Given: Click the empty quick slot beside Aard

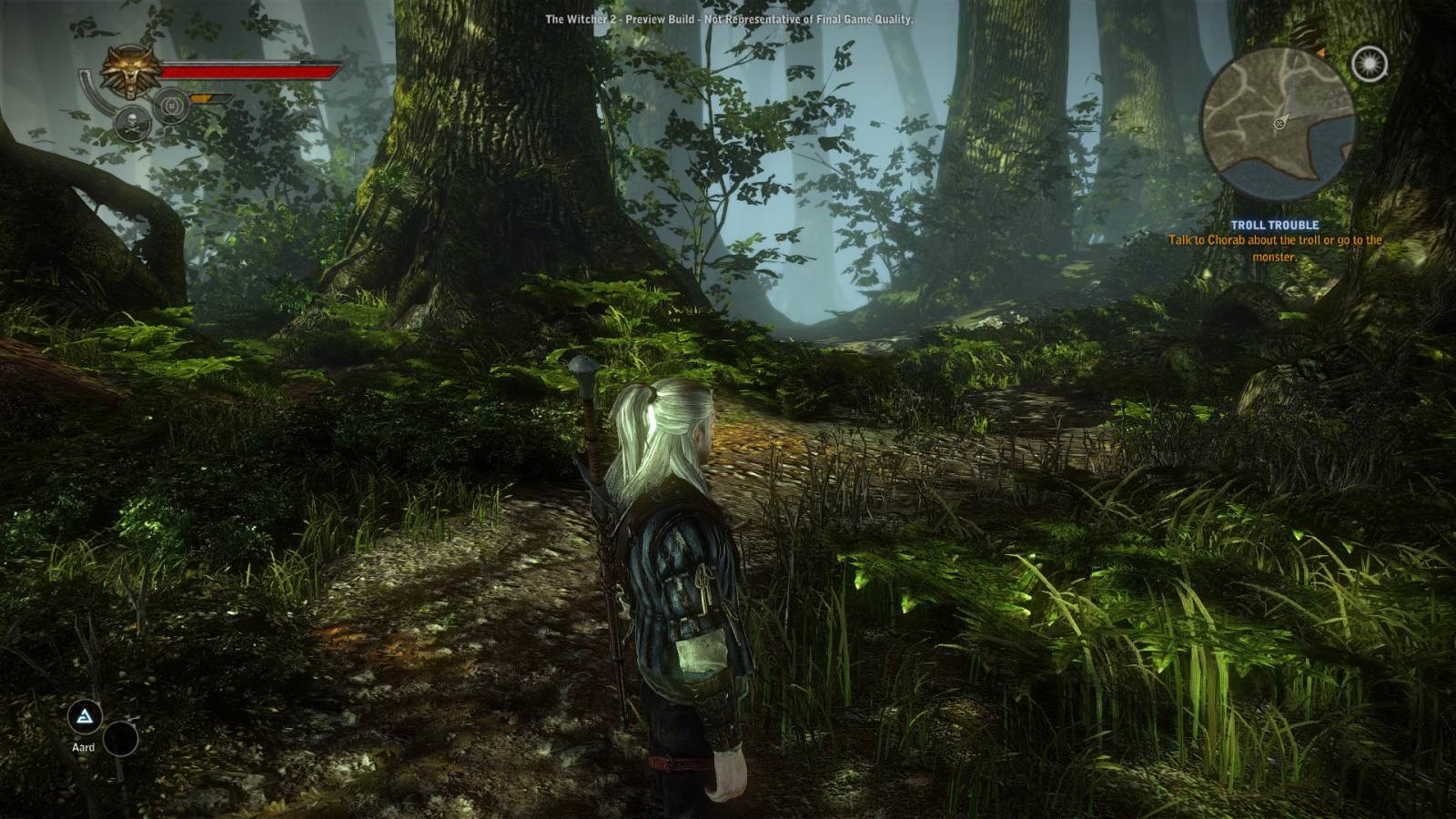Looking at the screenshot, I should (x=120, y=739).
